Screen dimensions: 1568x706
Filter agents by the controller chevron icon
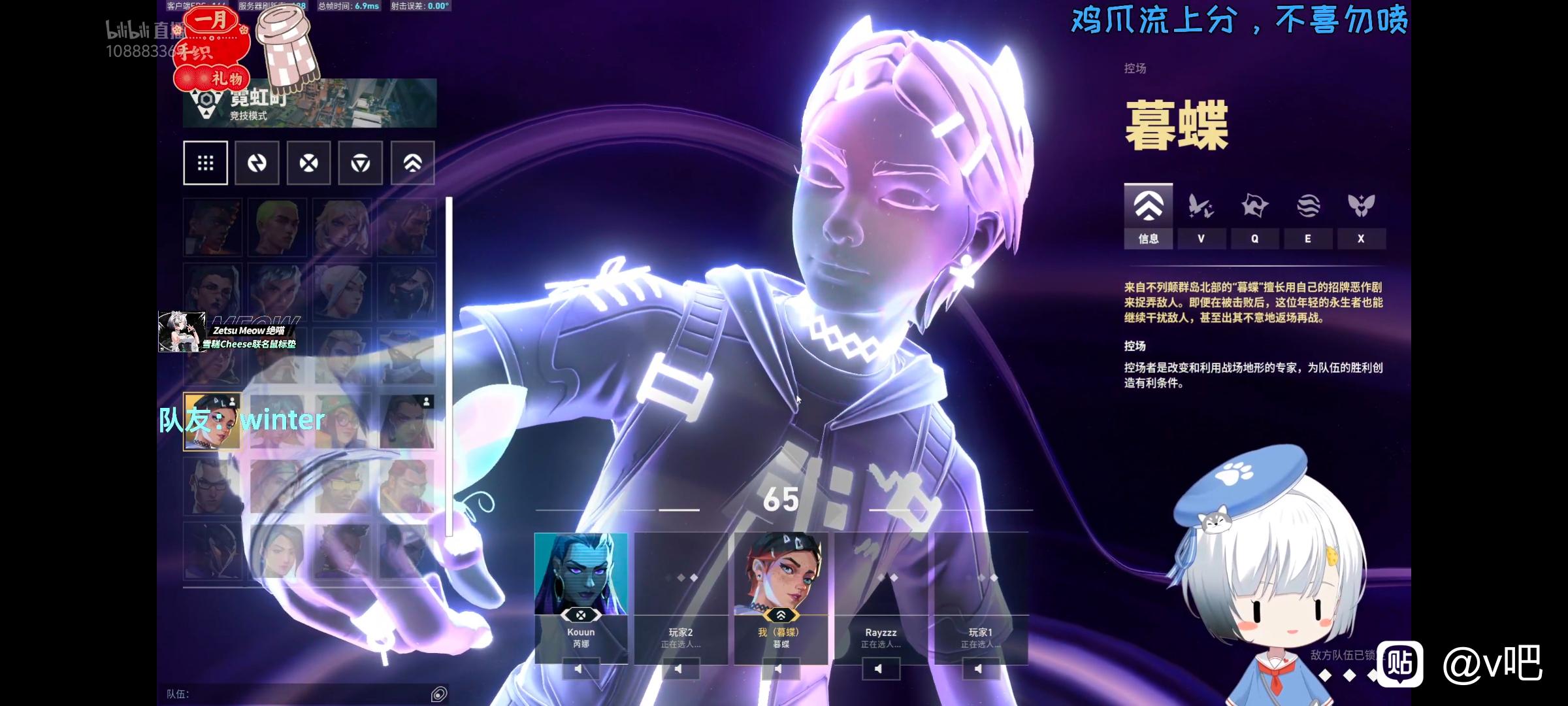[x=412, y=163]
